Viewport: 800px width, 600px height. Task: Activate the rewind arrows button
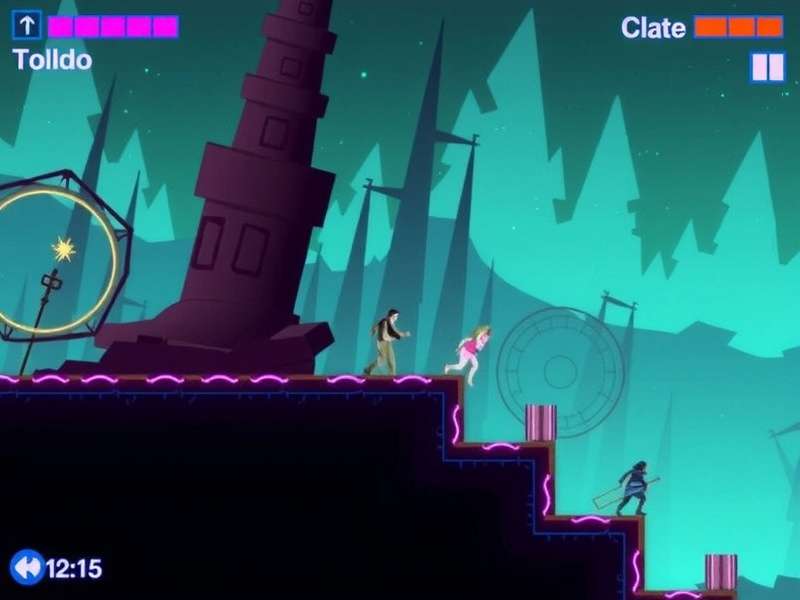tap(27, 568)
